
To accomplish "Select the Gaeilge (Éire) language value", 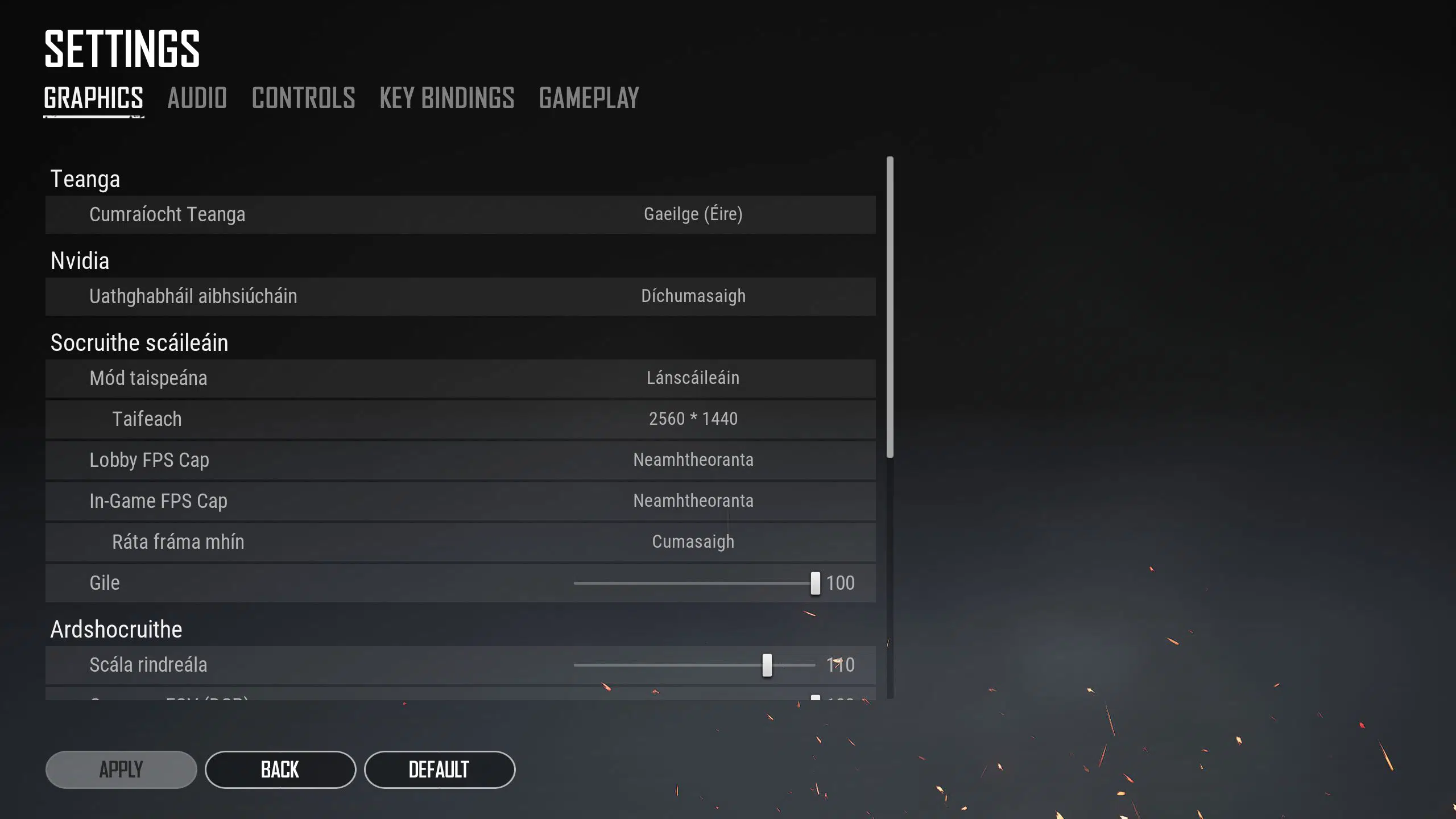I will coord(692,214).
